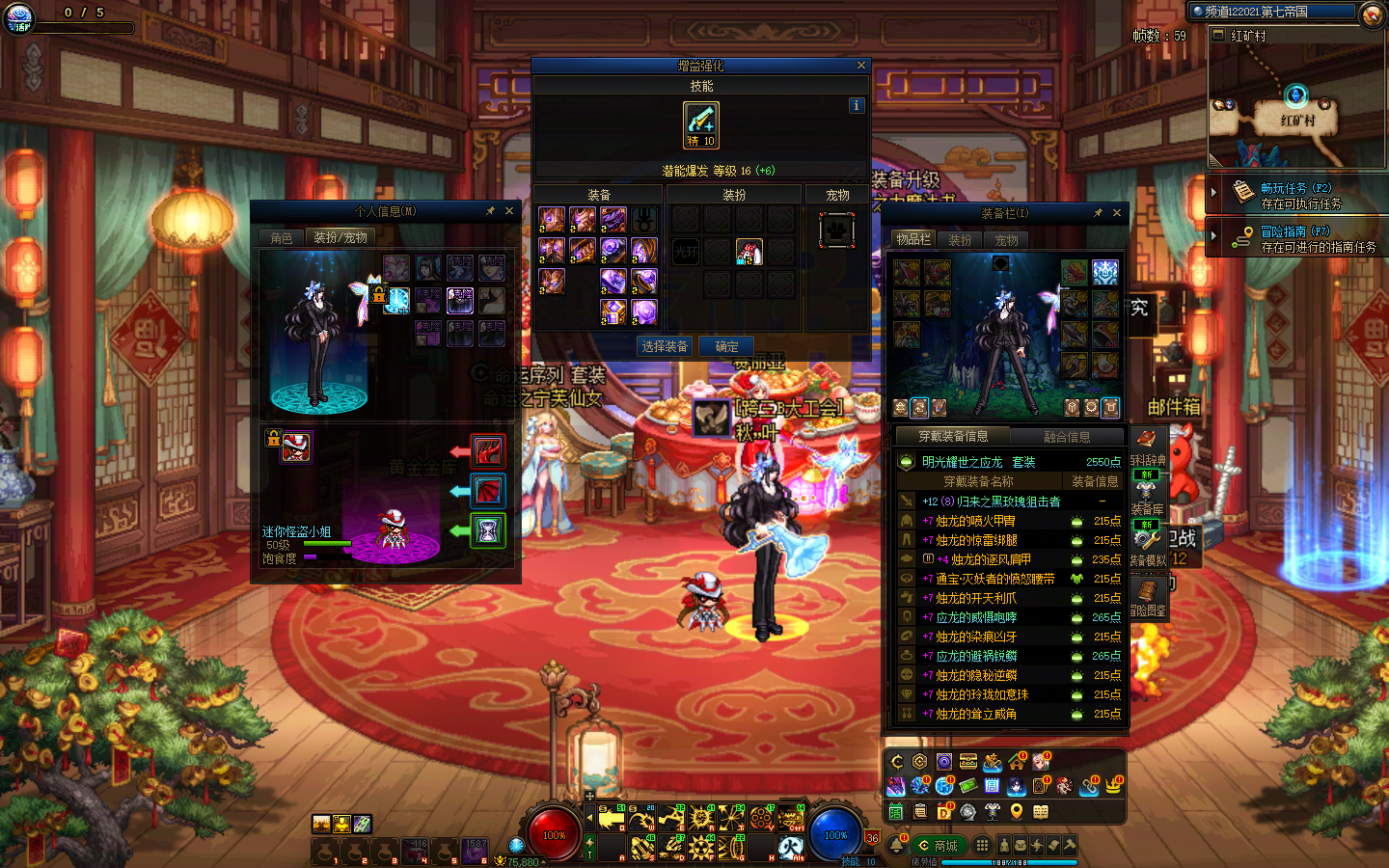
Task: Open the 宠物 tab in 装备栏
Action: (x=1006, y=240)
